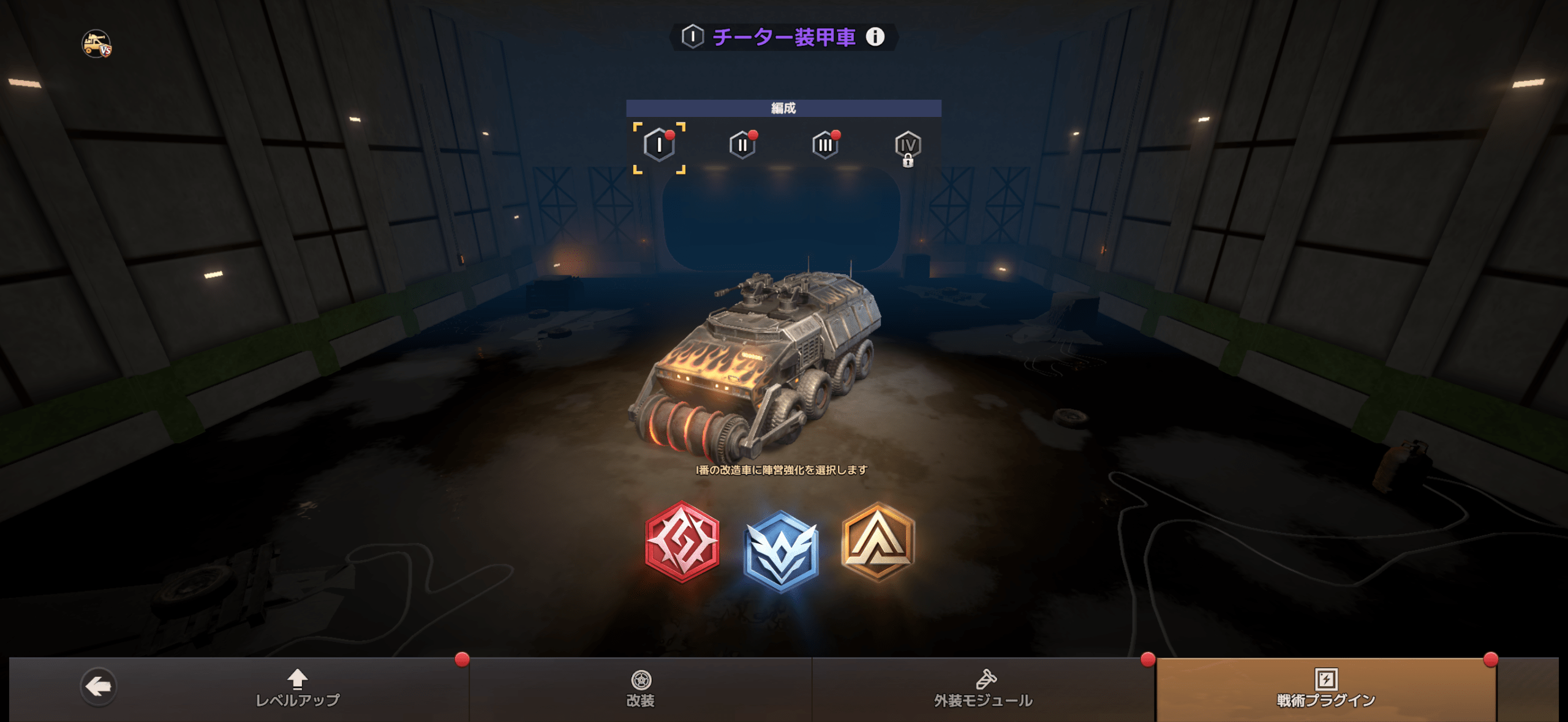
Task: Go back using the arrow button
Action: [x=97, y=686]
